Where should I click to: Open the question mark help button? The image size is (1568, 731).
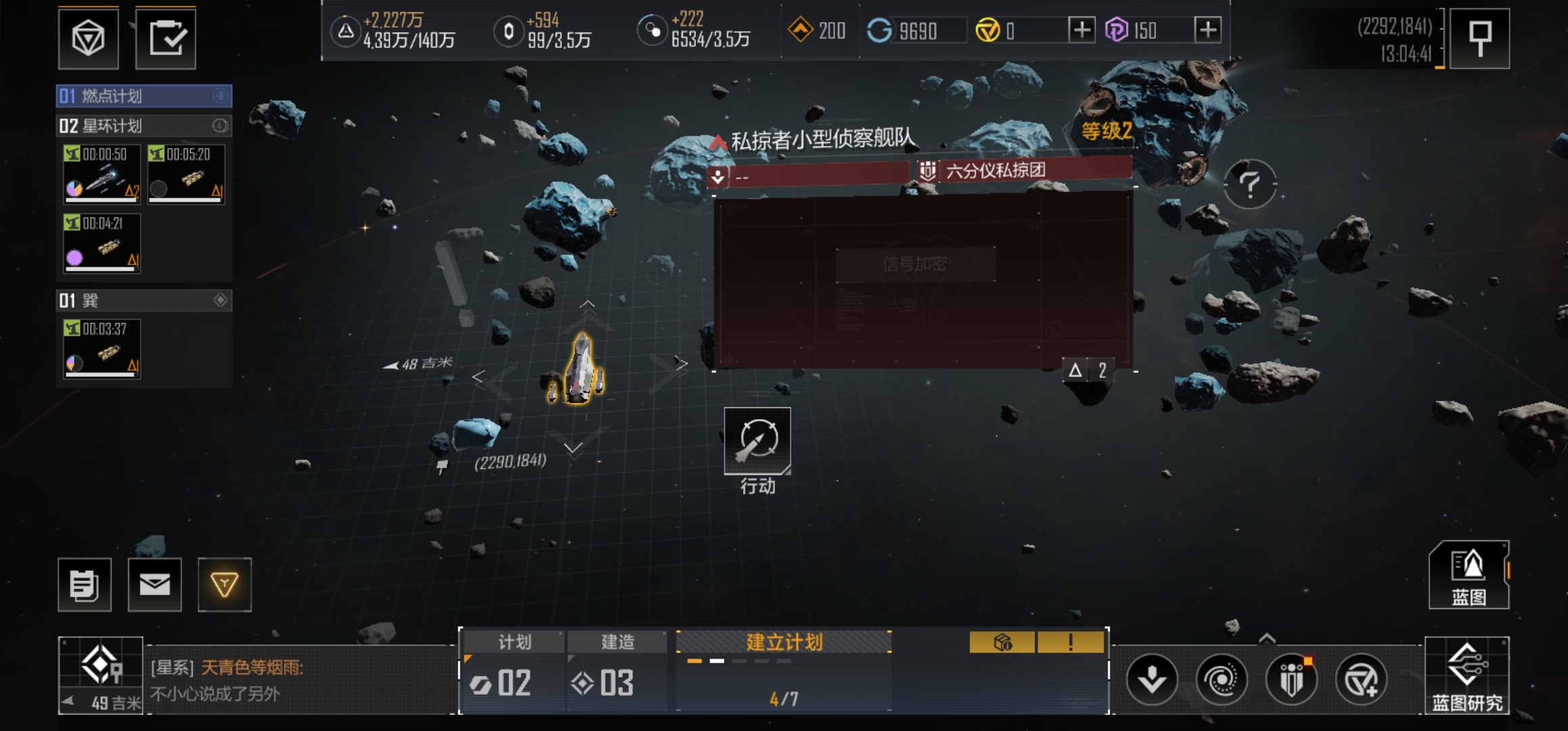(1250, 184)
